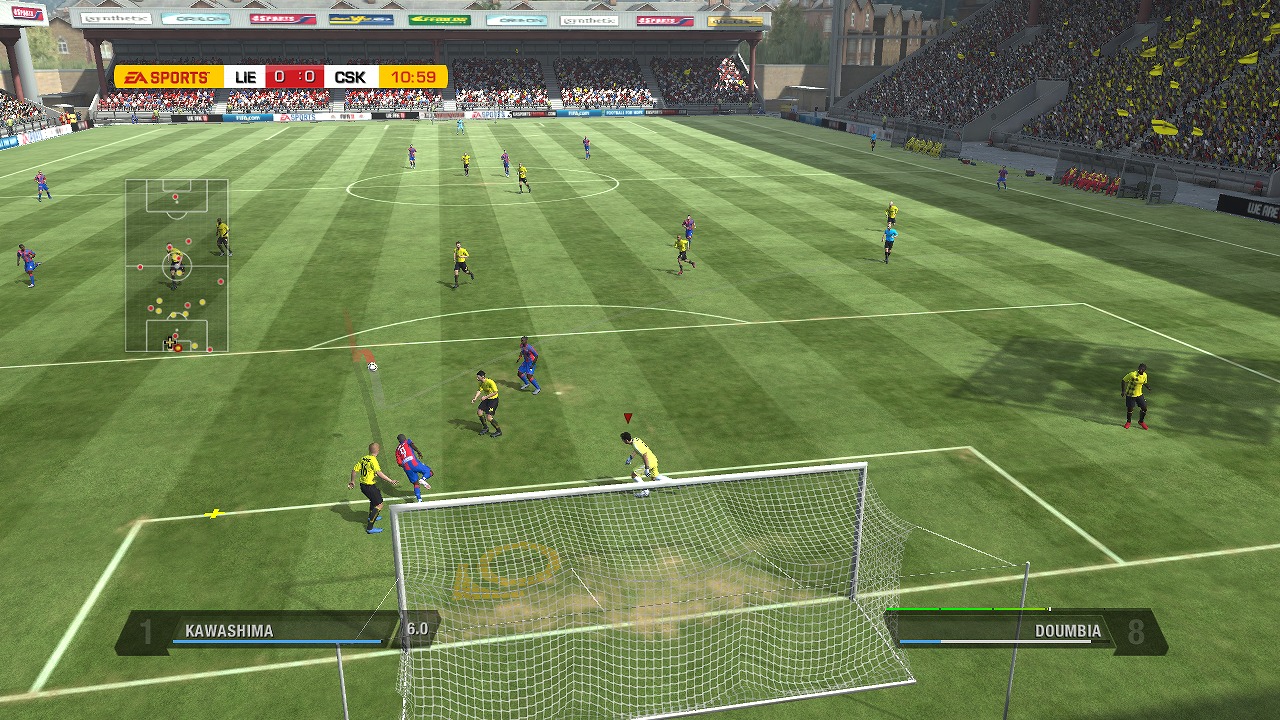
Task: Select the Doumbia player name panel
Action: point(1025,631)
